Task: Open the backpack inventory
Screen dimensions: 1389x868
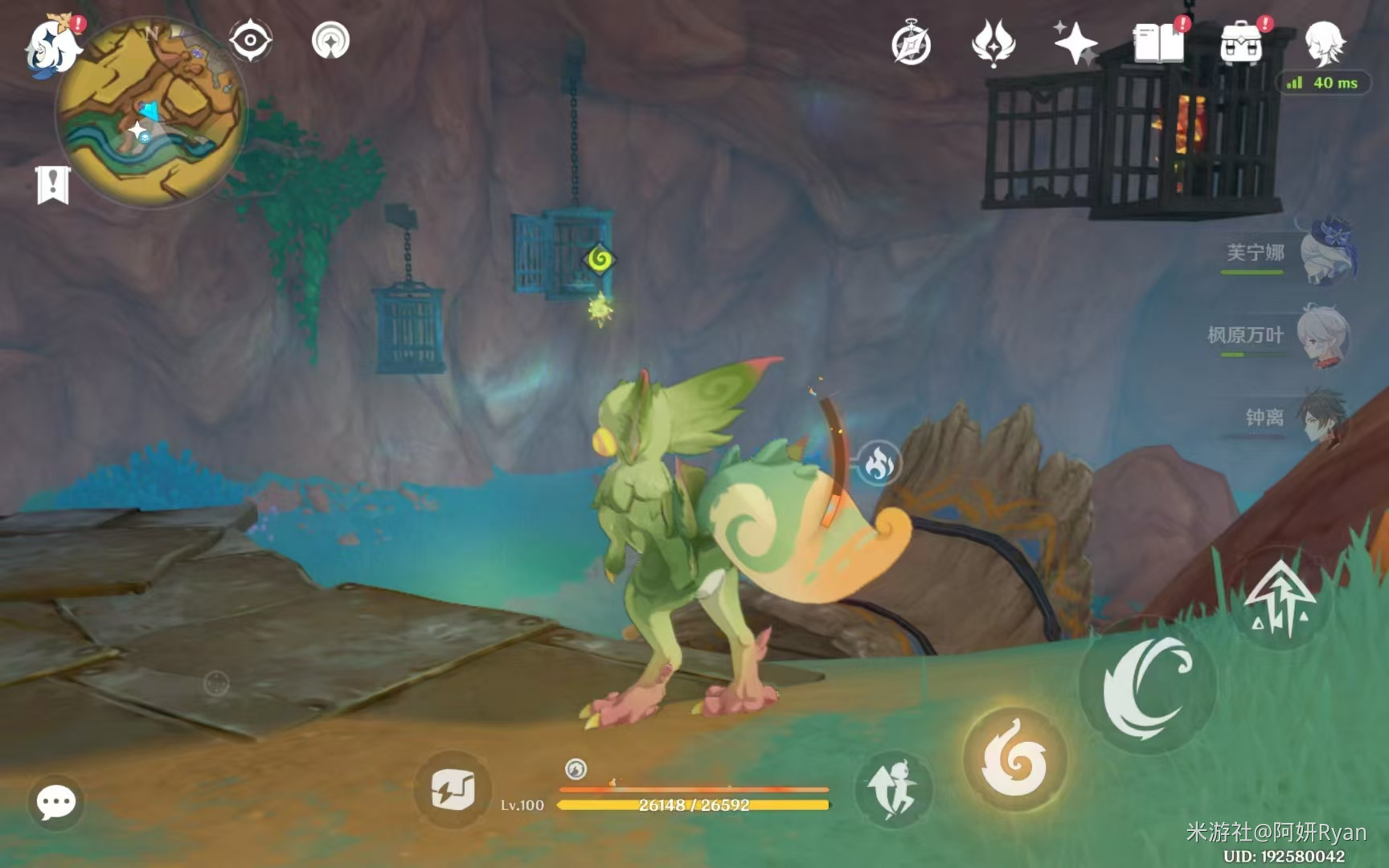Action: point(1241,43)
